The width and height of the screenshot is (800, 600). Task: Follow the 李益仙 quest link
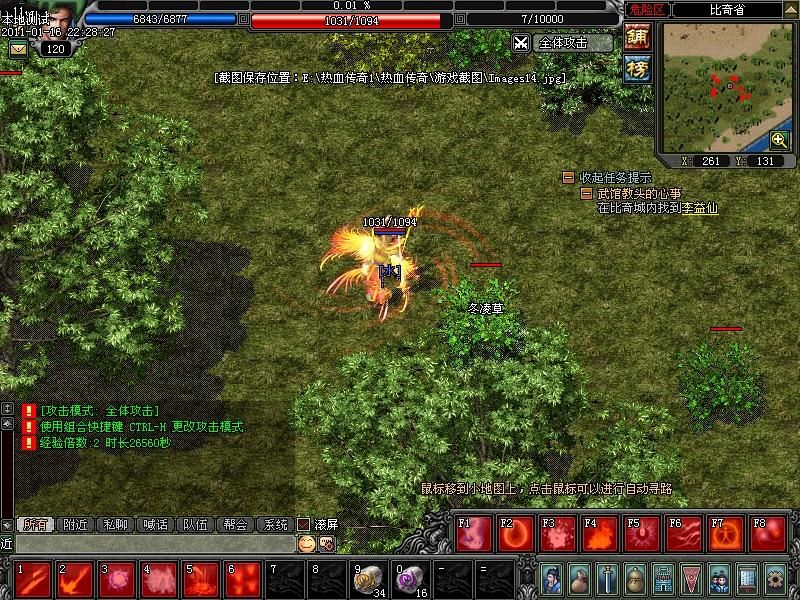[700, 208]
